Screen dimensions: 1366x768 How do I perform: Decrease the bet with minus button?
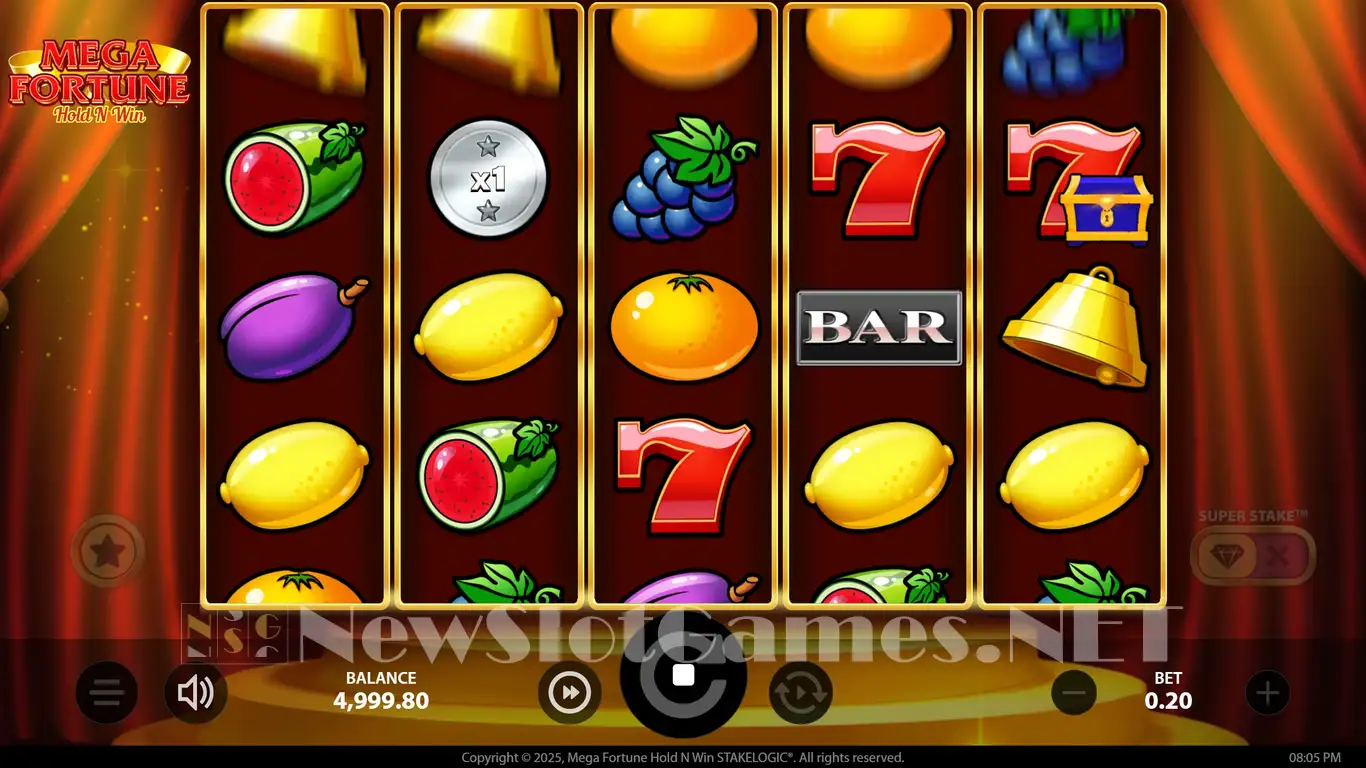pyautogui.click(x=1074, y=692)
